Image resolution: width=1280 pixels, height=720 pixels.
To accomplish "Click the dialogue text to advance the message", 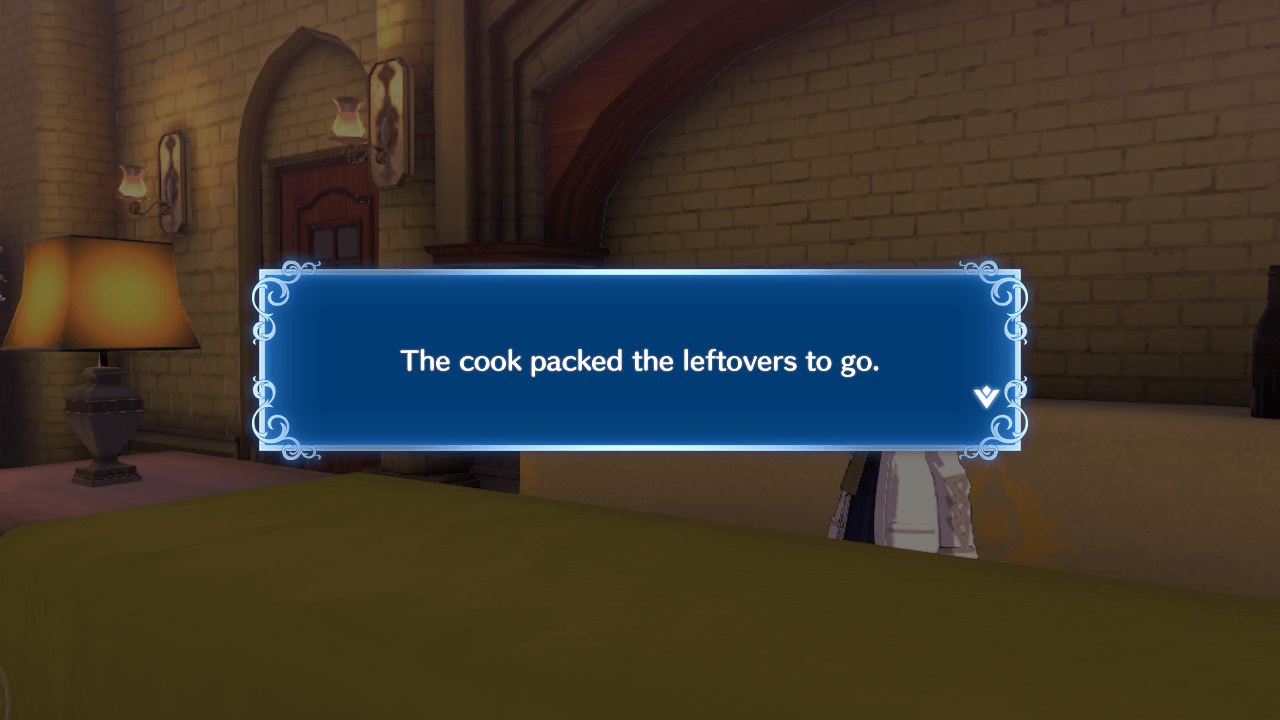I will click(x=640, y=361).
